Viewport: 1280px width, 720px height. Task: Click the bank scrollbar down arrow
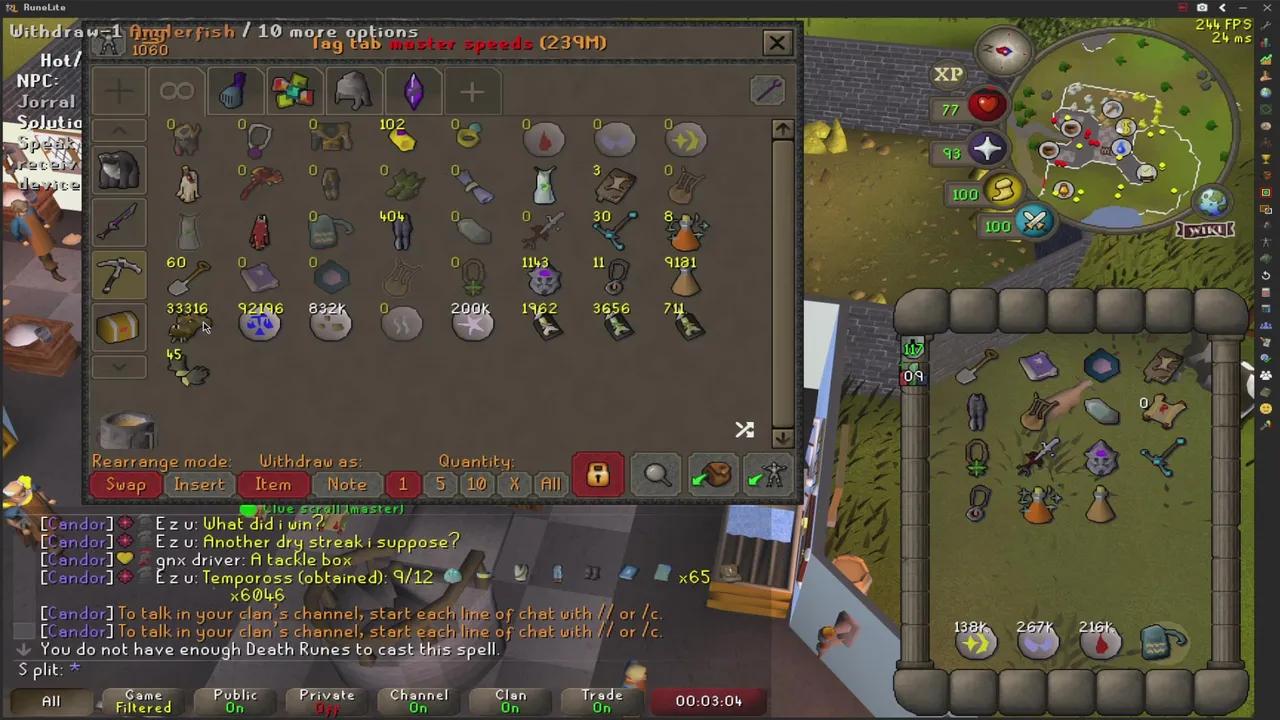[x=783, y=438]
